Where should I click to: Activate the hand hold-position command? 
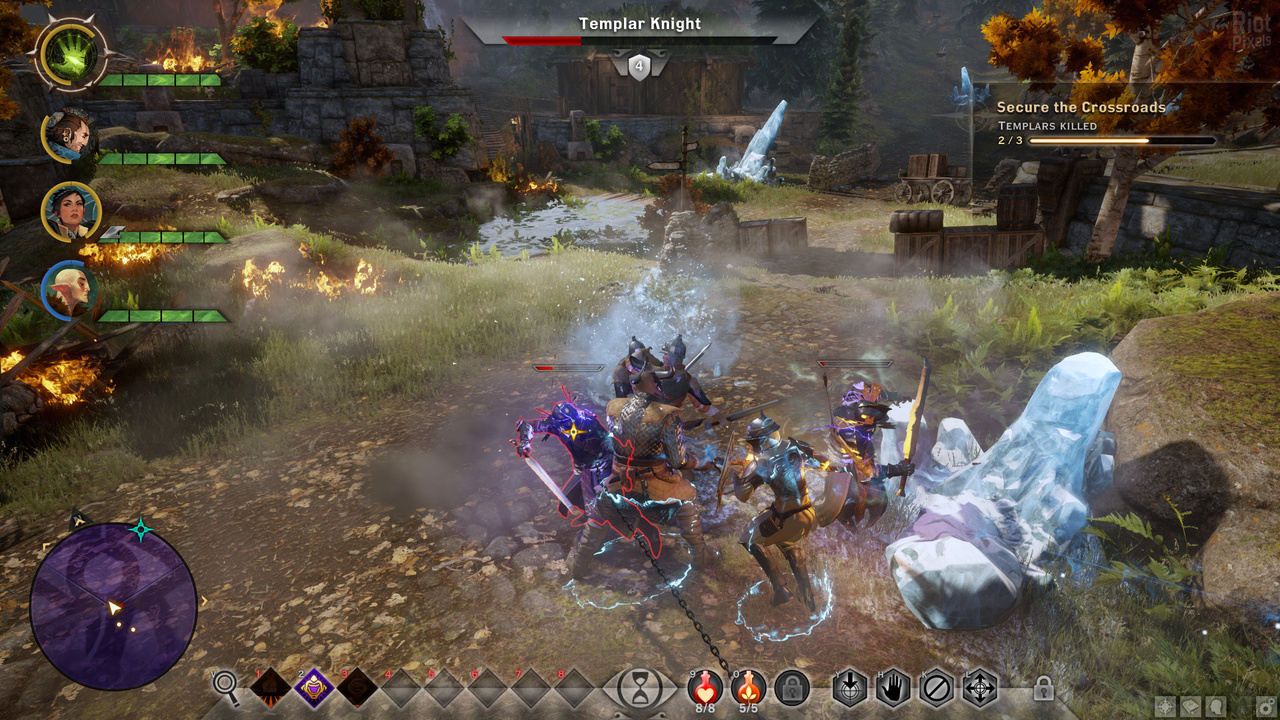[893, 688]
